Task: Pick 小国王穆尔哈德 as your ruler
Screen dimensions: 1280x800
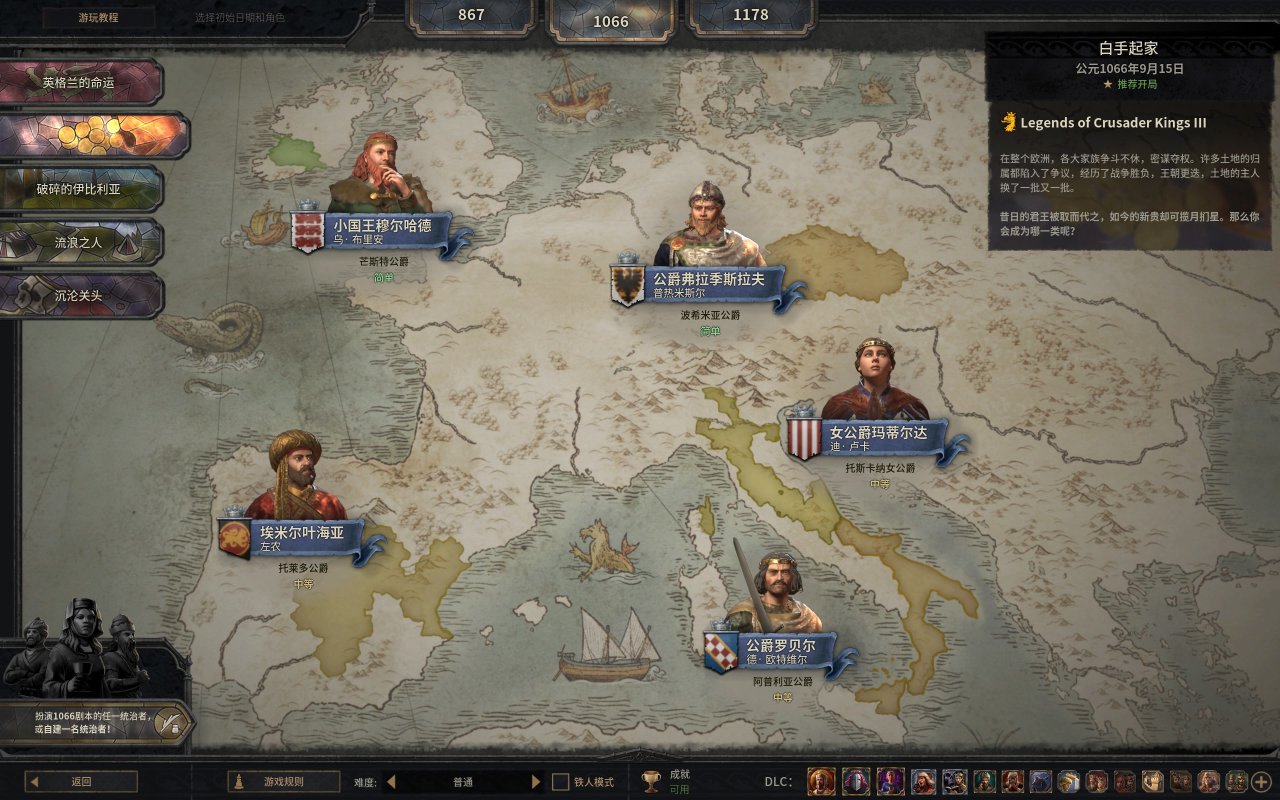Action: coord(382,231)
